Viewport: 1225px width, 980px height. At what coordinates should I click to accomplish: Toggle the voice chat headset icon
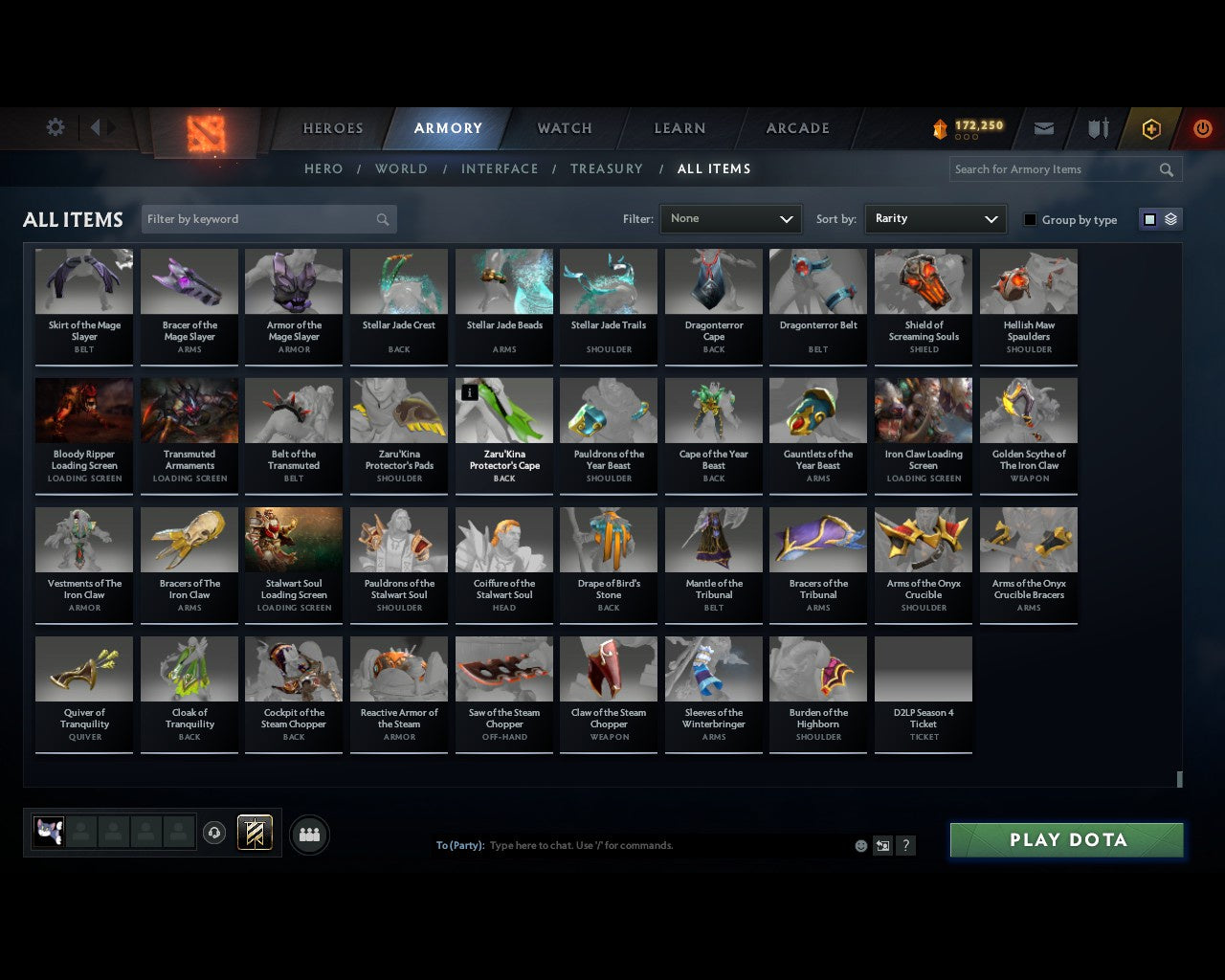pyautogui.click(x=214, y=834)
